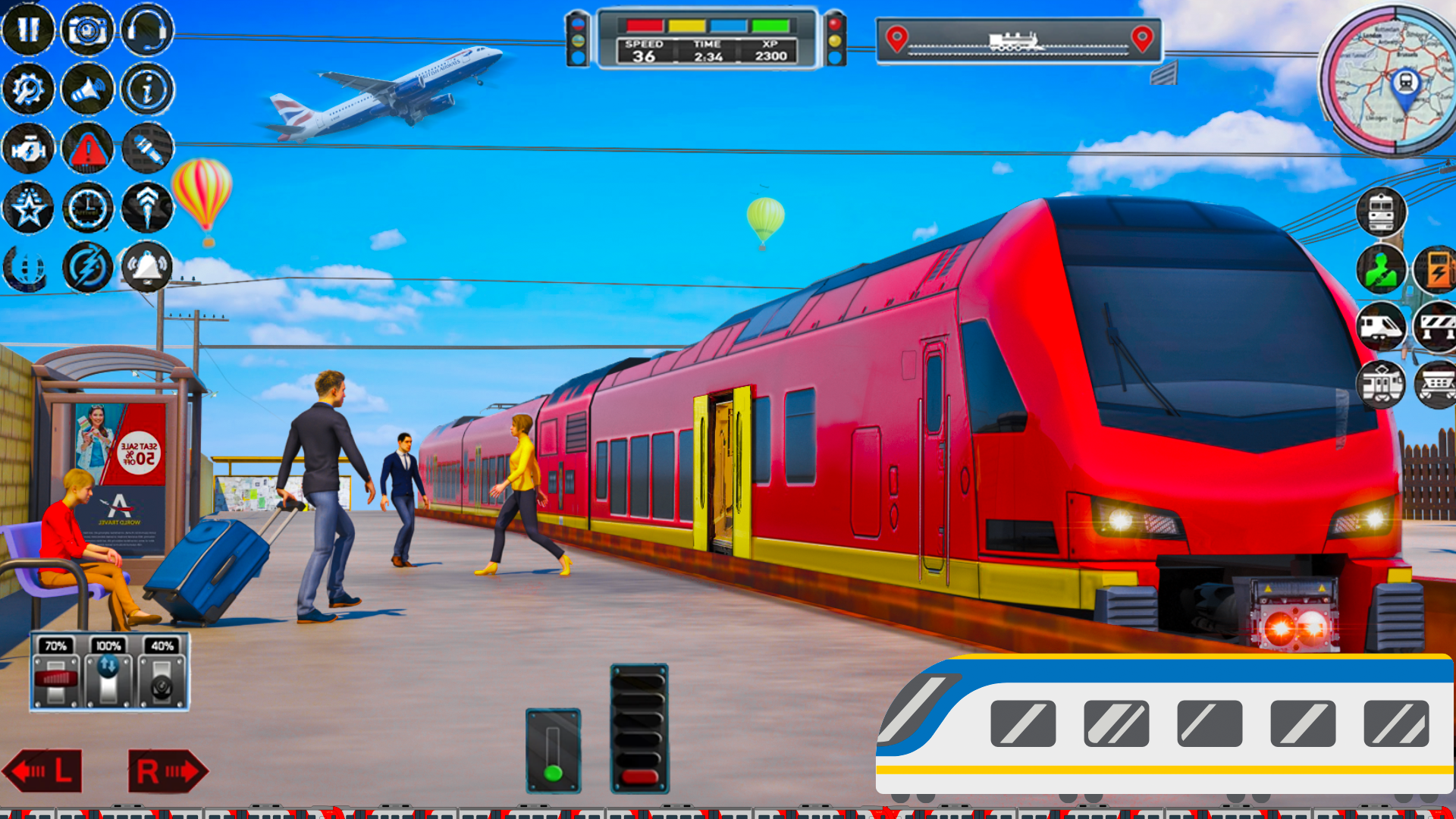The width and height of the screenshot is (1456, 819).
Task: Pause the game
Action: 29,30
